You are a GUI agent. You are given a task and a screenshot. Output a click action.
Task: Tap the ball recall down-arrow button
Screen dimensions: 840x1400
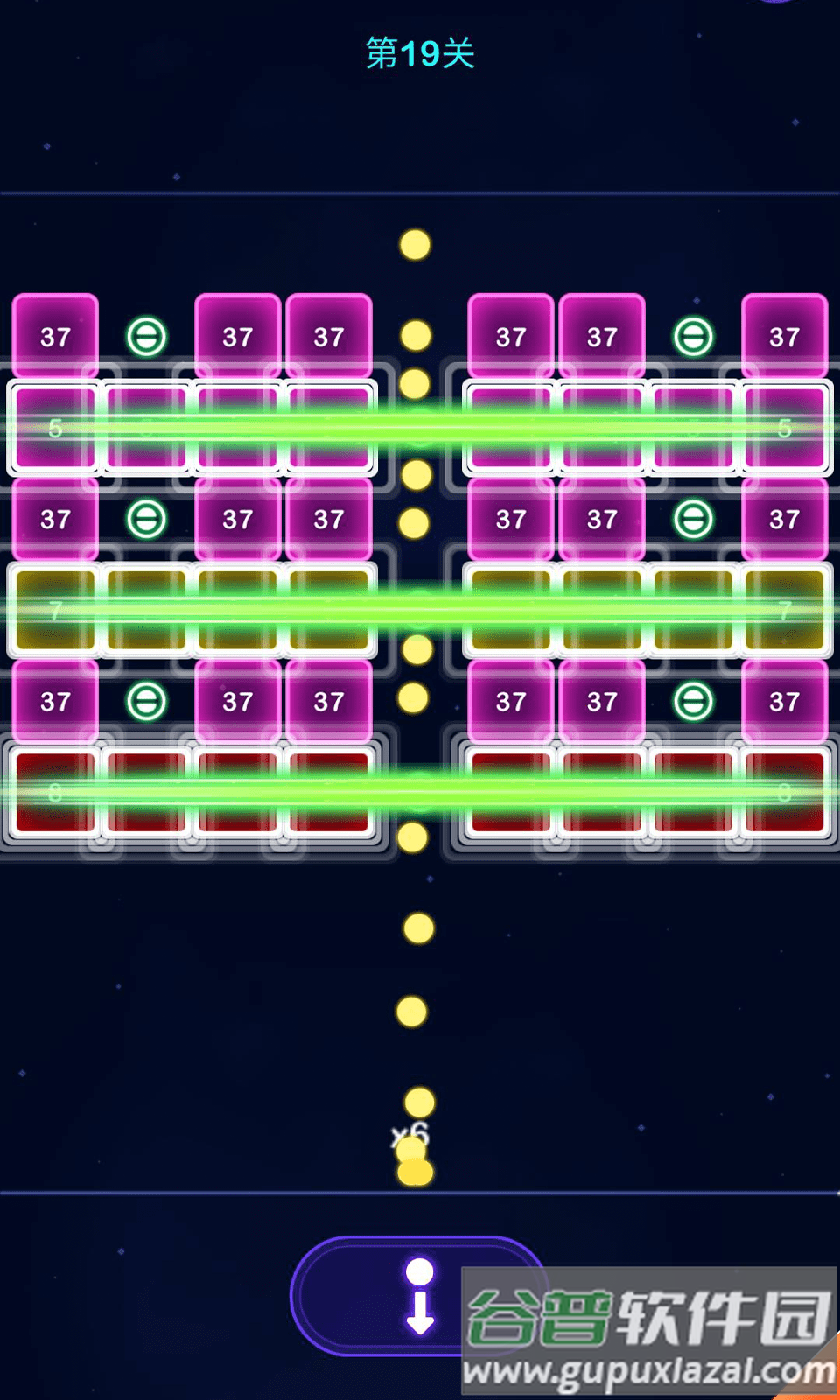point(419,1296)
